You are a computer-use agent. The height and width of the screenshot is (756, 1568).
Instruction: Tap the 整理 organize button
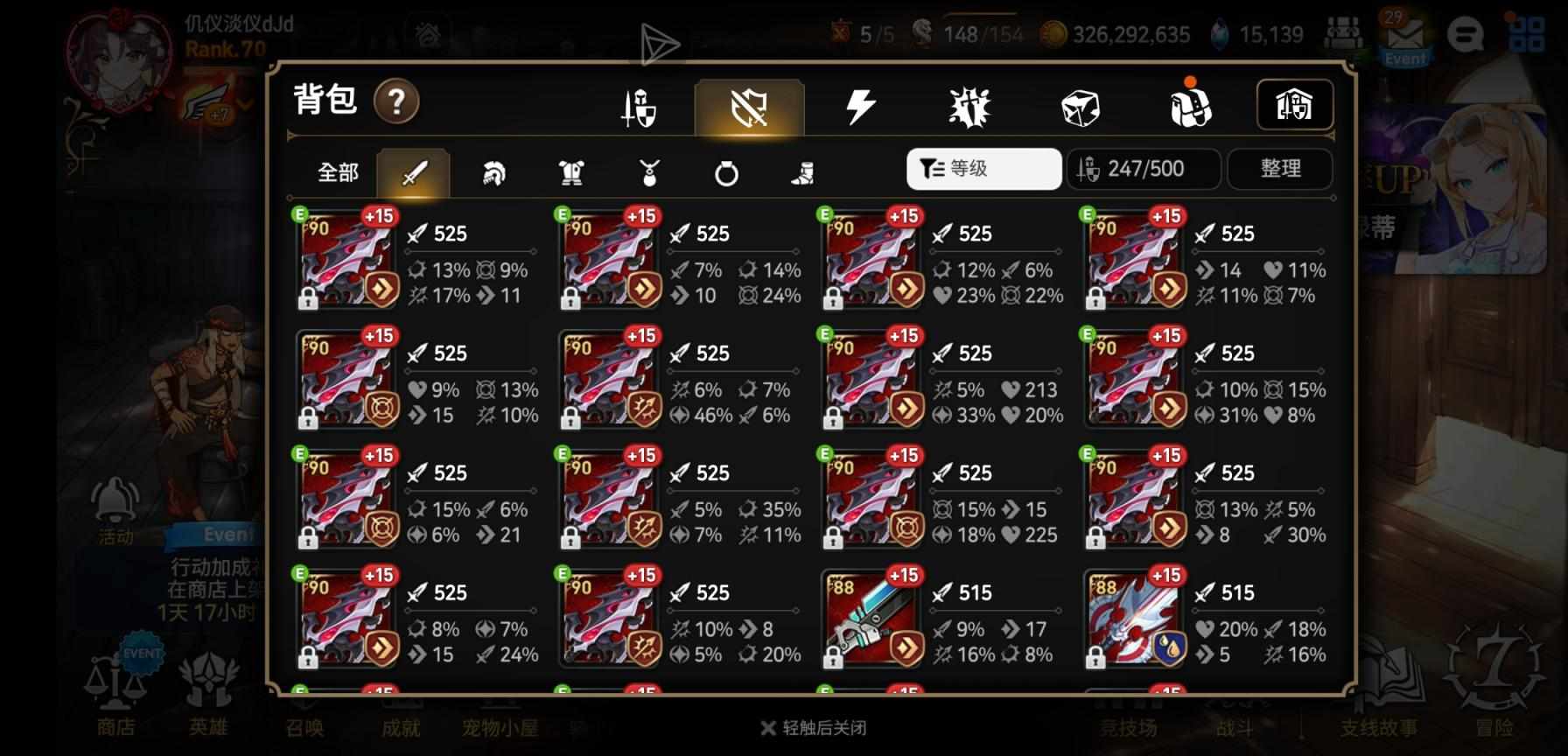[x=1280, y=169]
